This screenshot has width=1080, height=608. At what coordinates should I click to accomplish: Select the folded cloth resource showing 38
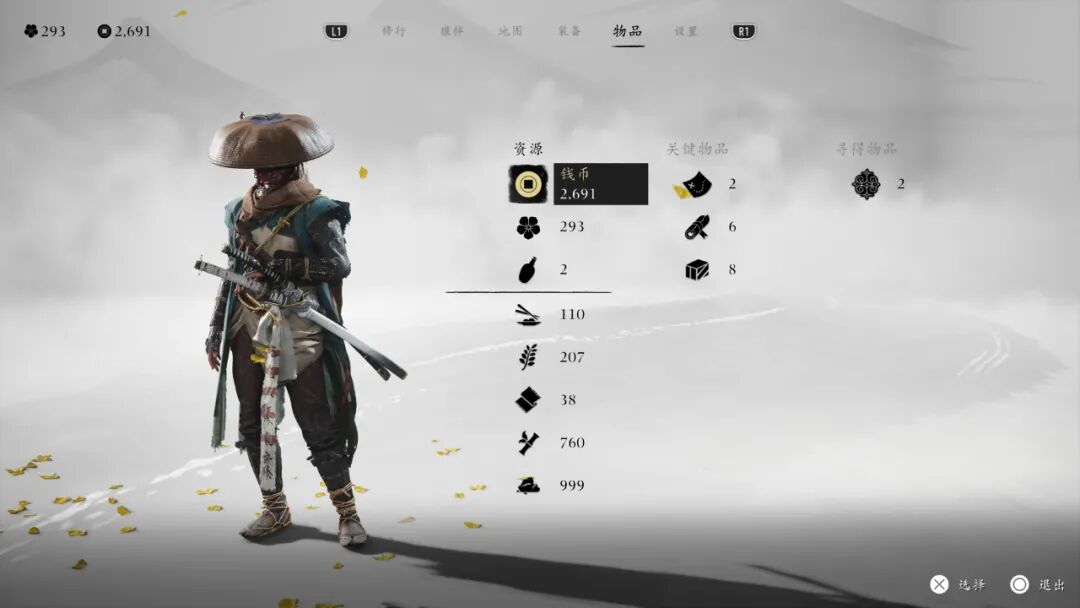[529, 400]
